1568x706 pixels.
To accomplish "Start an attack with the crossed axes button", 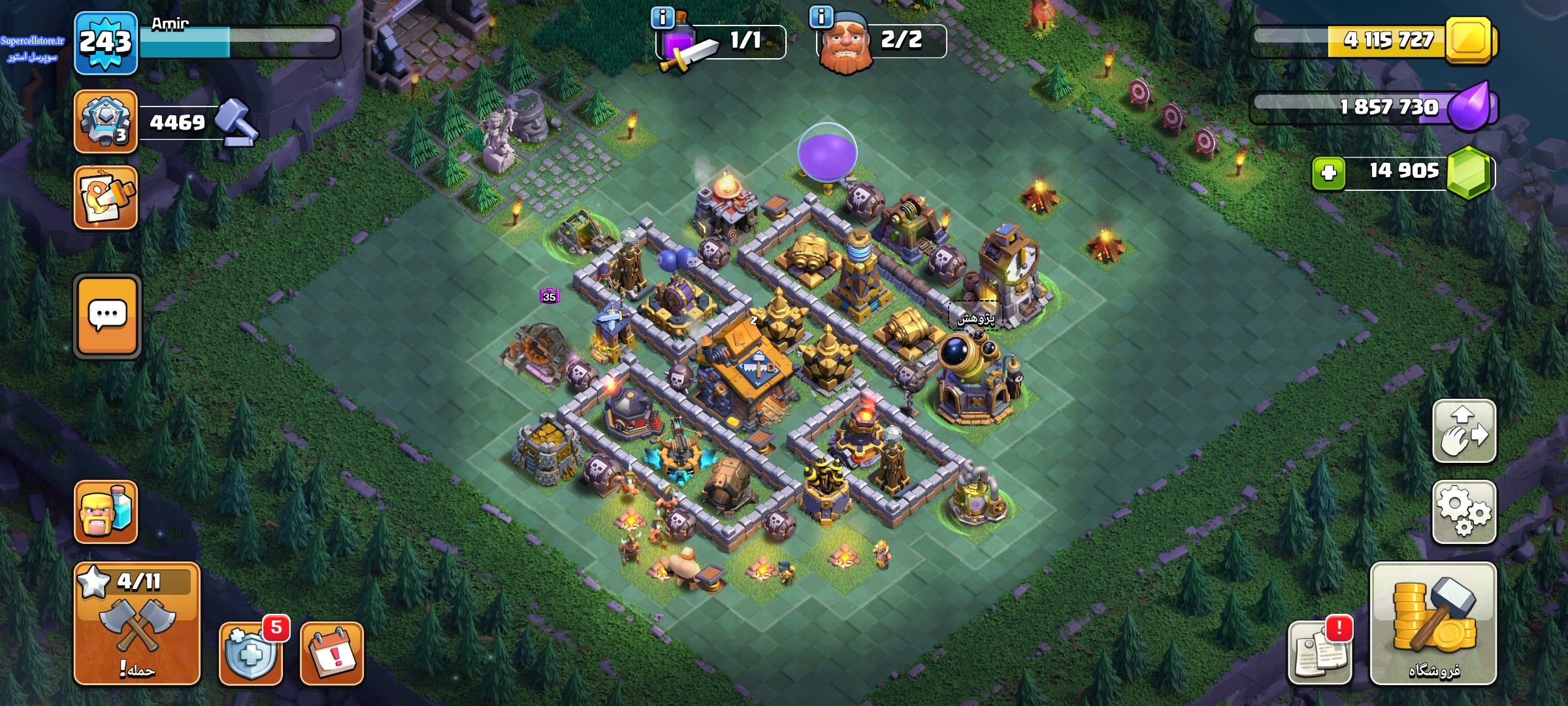I will coord(137,623).
